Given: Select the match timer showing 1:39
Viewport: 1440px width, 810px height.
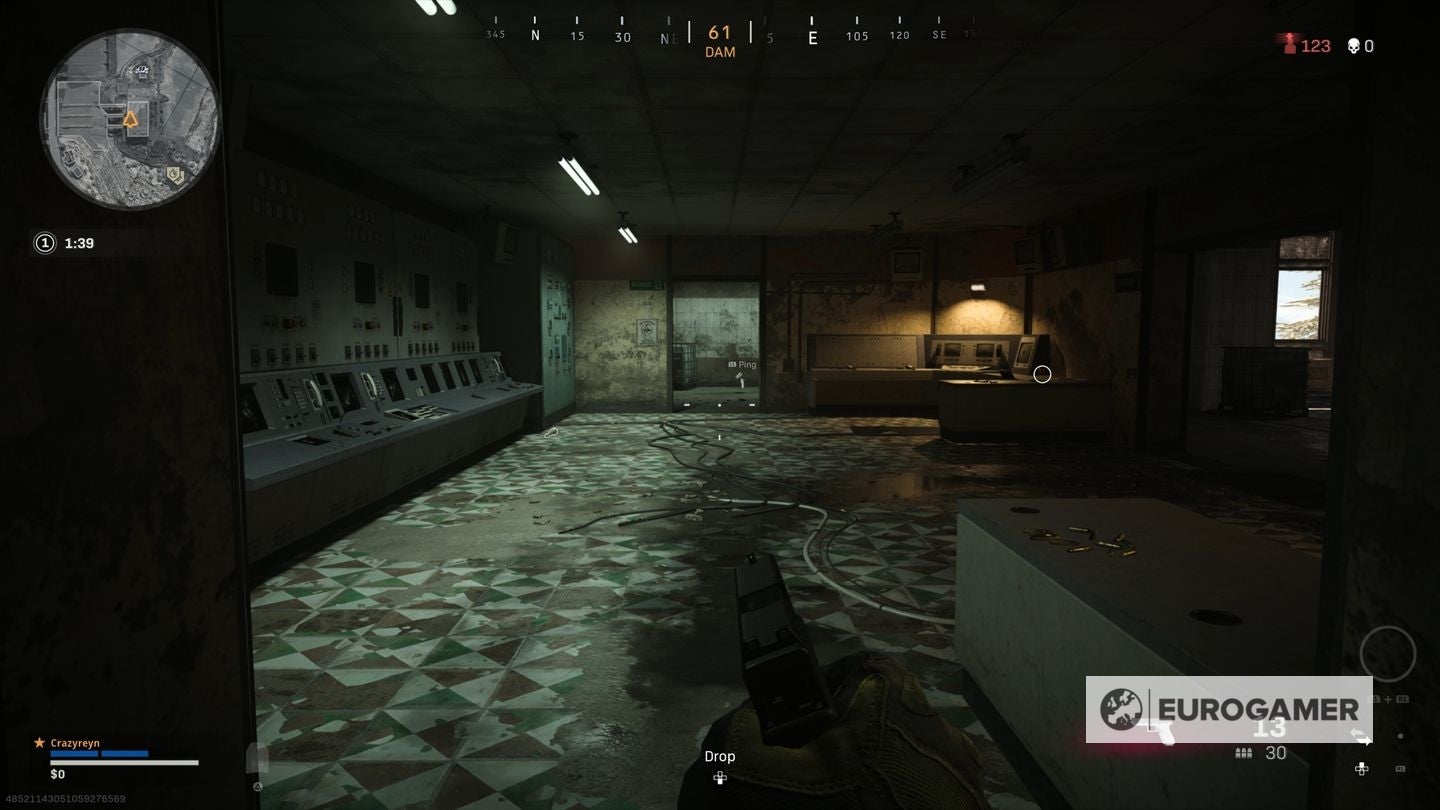Looking at the screenshot, I should (x=78, y=242).
